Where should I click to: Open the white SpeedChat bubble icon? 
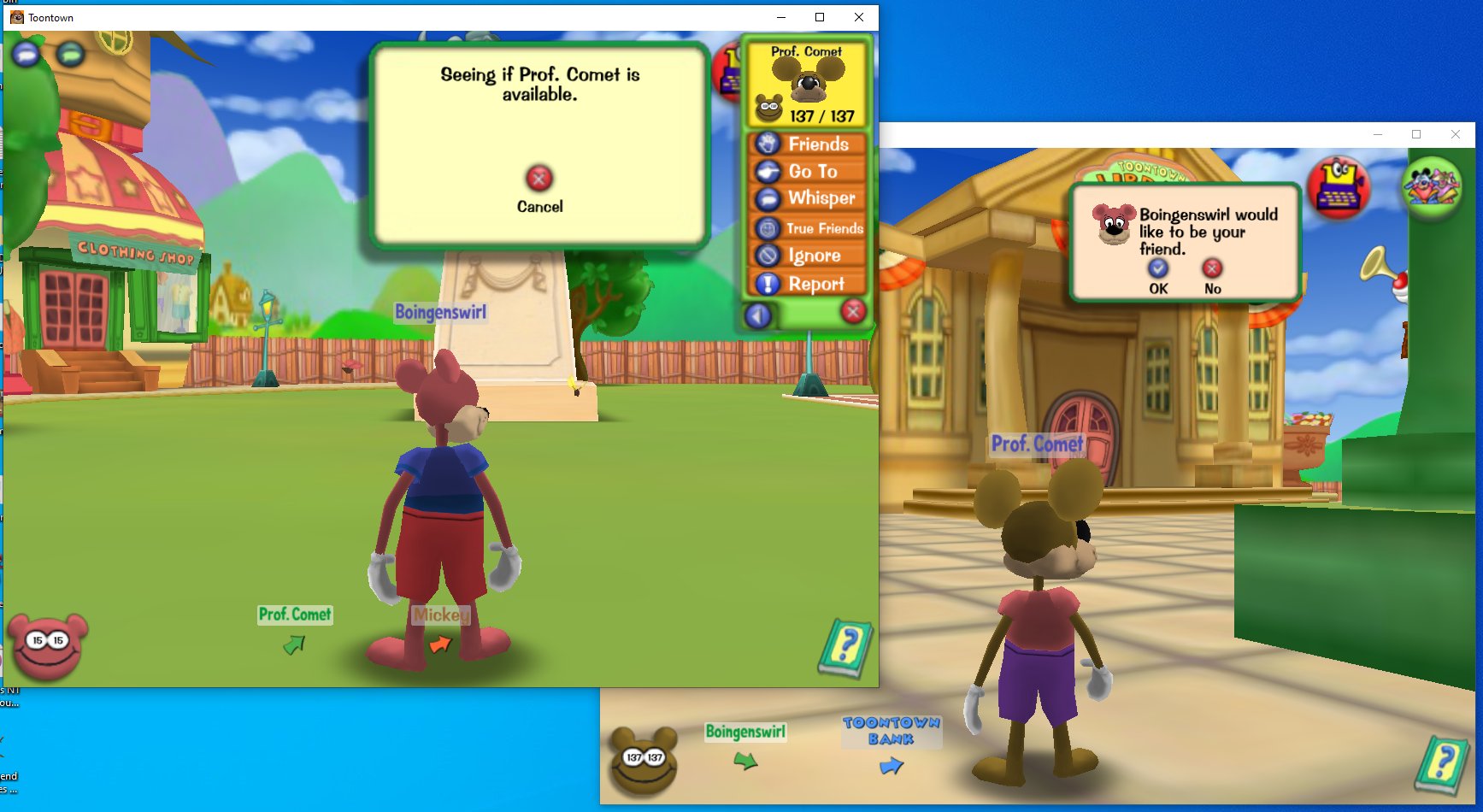26,54
